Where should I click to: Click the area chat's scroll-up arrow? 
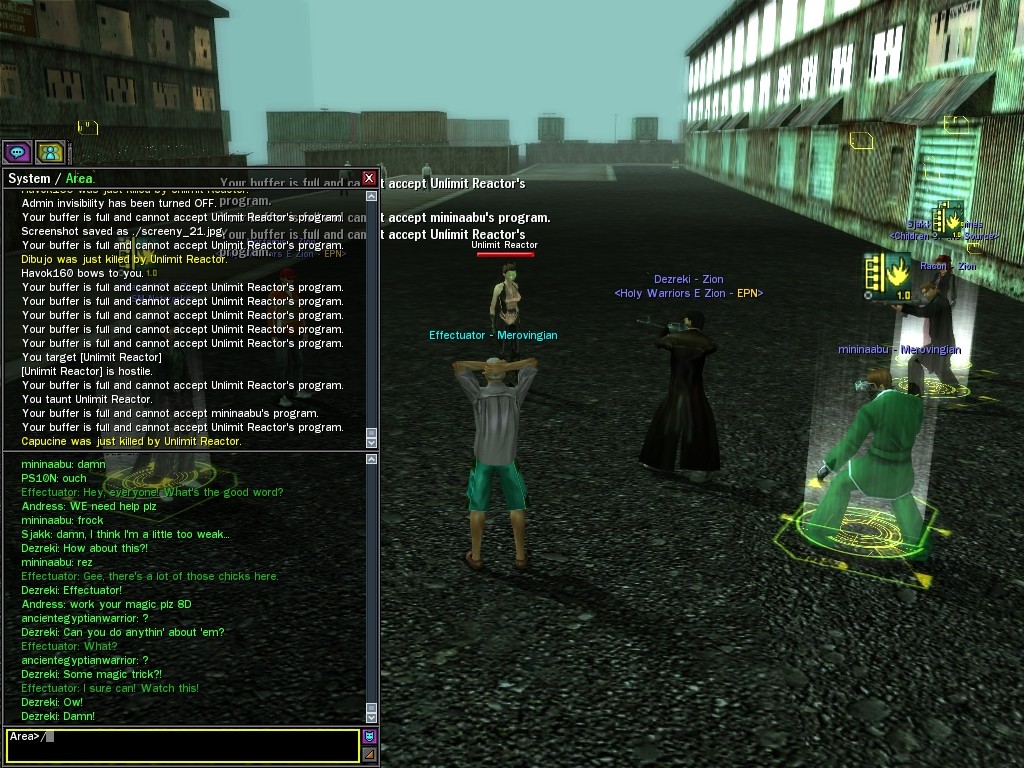372,459
